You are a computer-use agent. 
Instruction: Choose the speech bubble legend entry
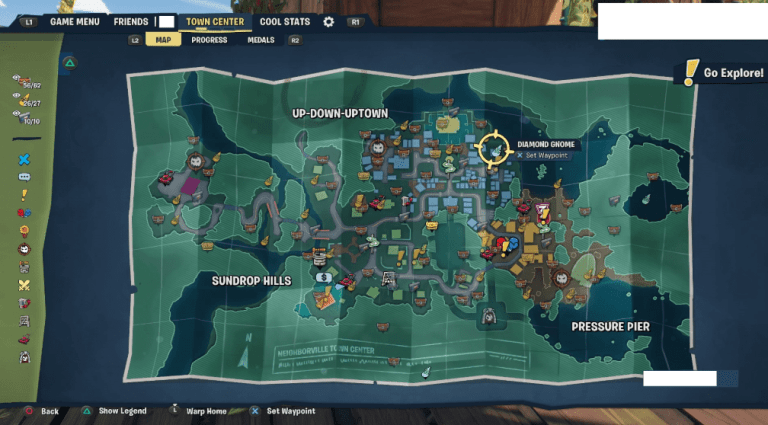tap(24, 177)
